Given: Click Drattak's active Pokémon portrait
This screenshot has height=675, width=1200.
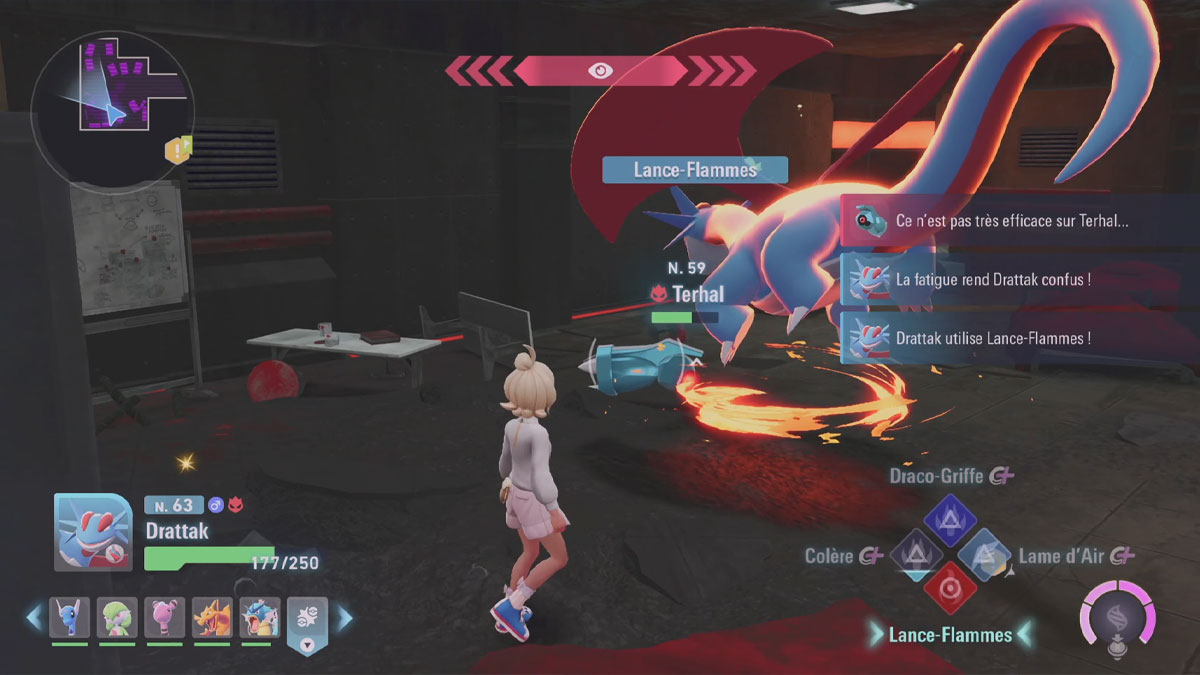Looking at the screenshot, I should 92,532.
